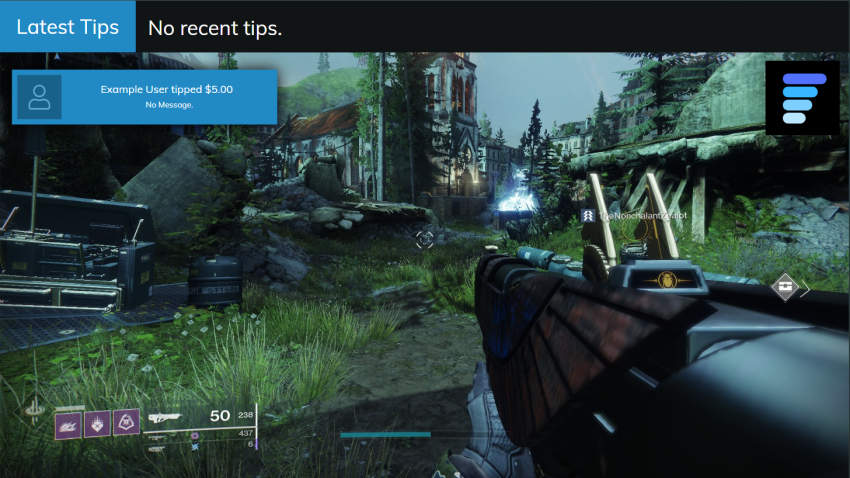Image resolution: width=850 pixels, height=478 pixels.
Task: Open the Latest Tips overlay label
Action: click(68, 27)
